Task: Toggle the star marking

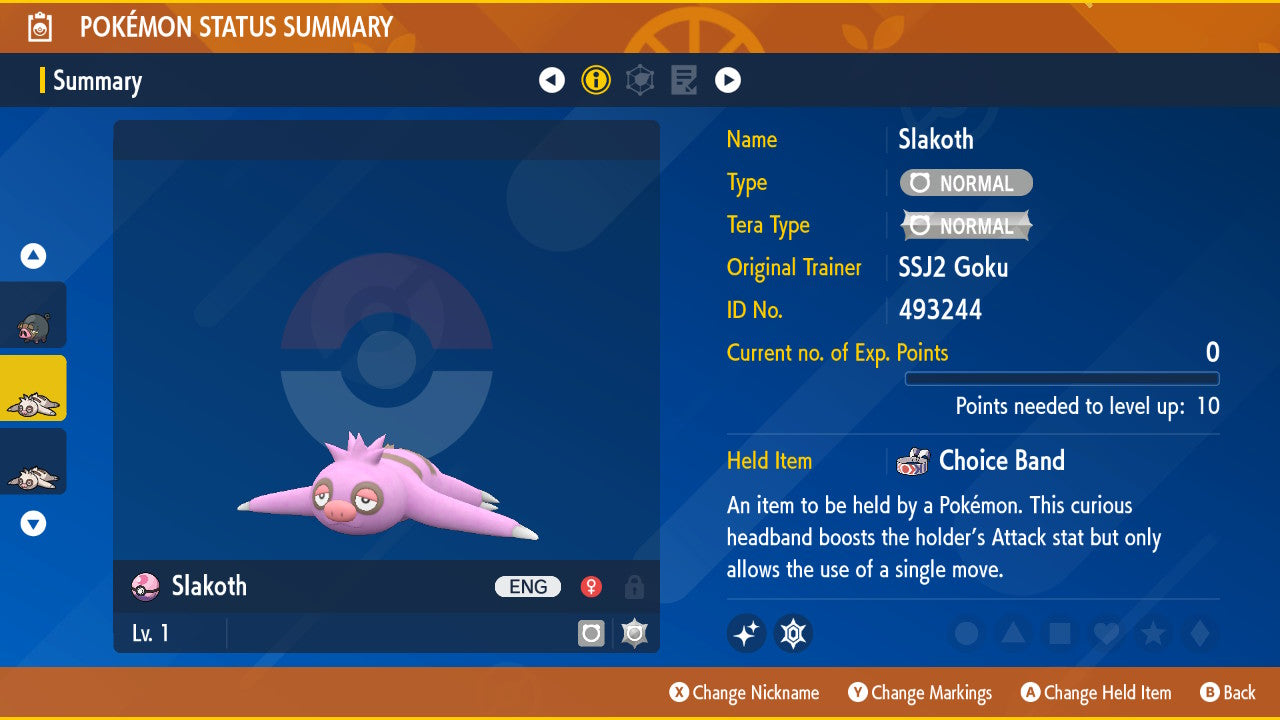Action: [1152, 634]
